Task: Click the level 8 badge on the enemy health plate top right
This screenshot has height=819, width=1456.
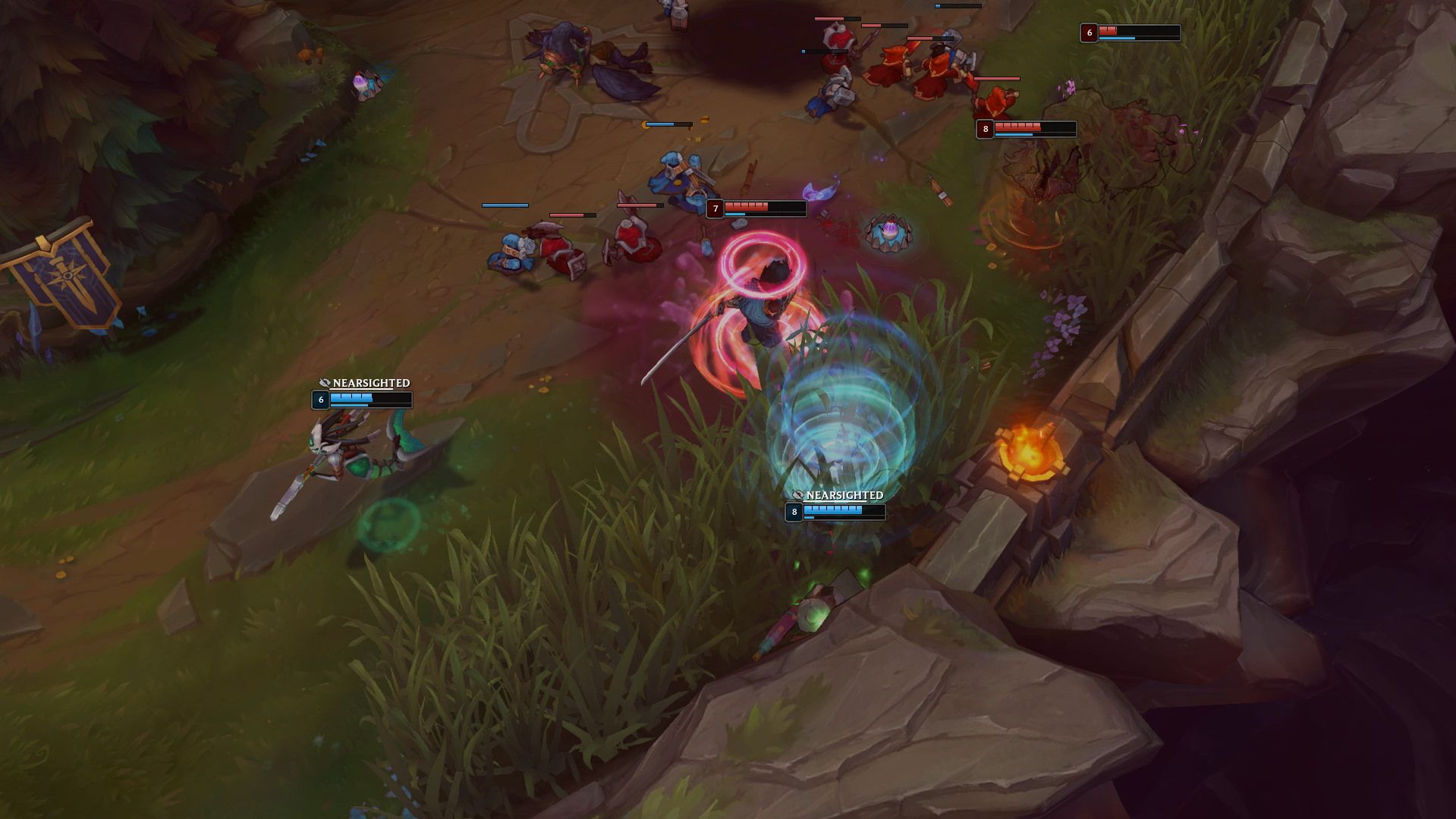Action: coord(985,129)
